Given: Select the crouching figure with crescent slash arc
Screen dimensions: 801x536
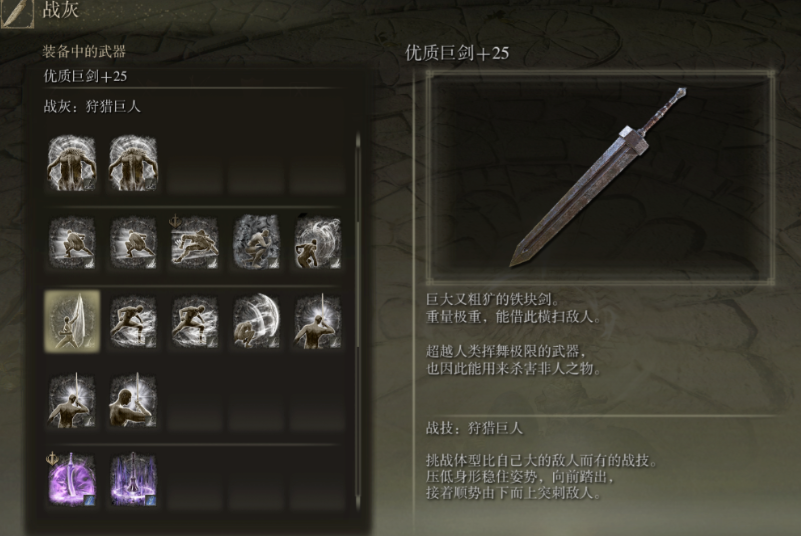Looking at the screenshot, I should coord(256,322).
